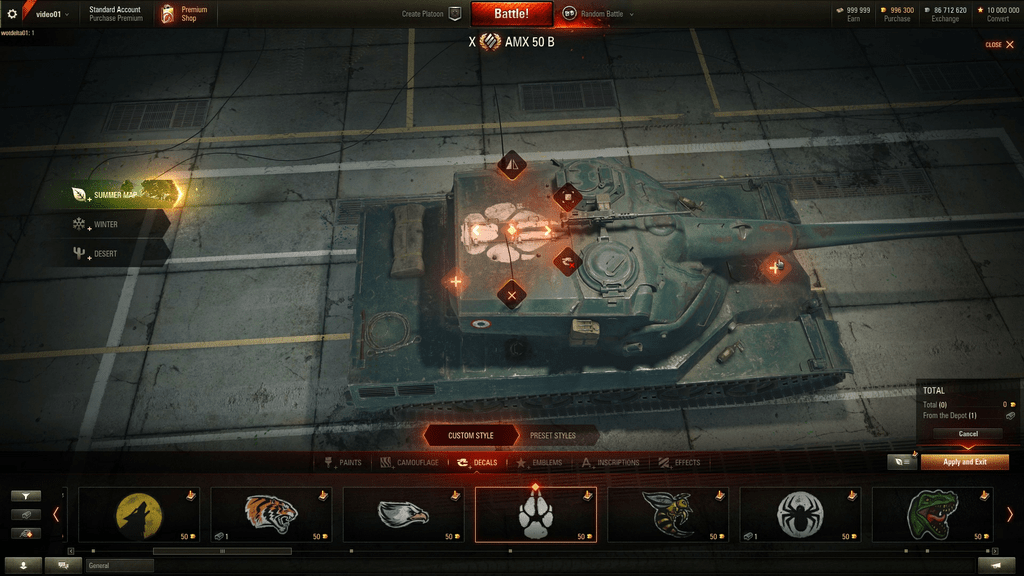Switch to Preset Styles
1024x576 pixels.
[552, 436]
